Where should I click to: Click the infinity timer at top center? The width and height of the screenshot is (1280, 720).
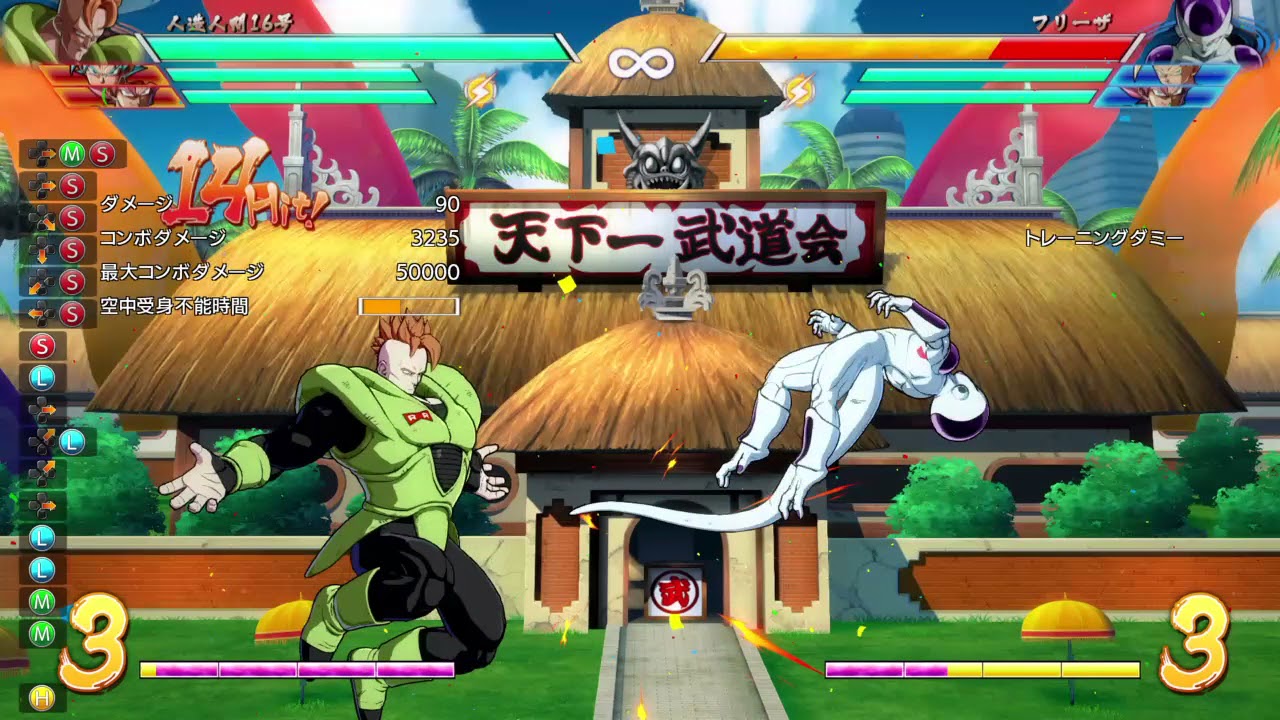[x=640, y=62]
